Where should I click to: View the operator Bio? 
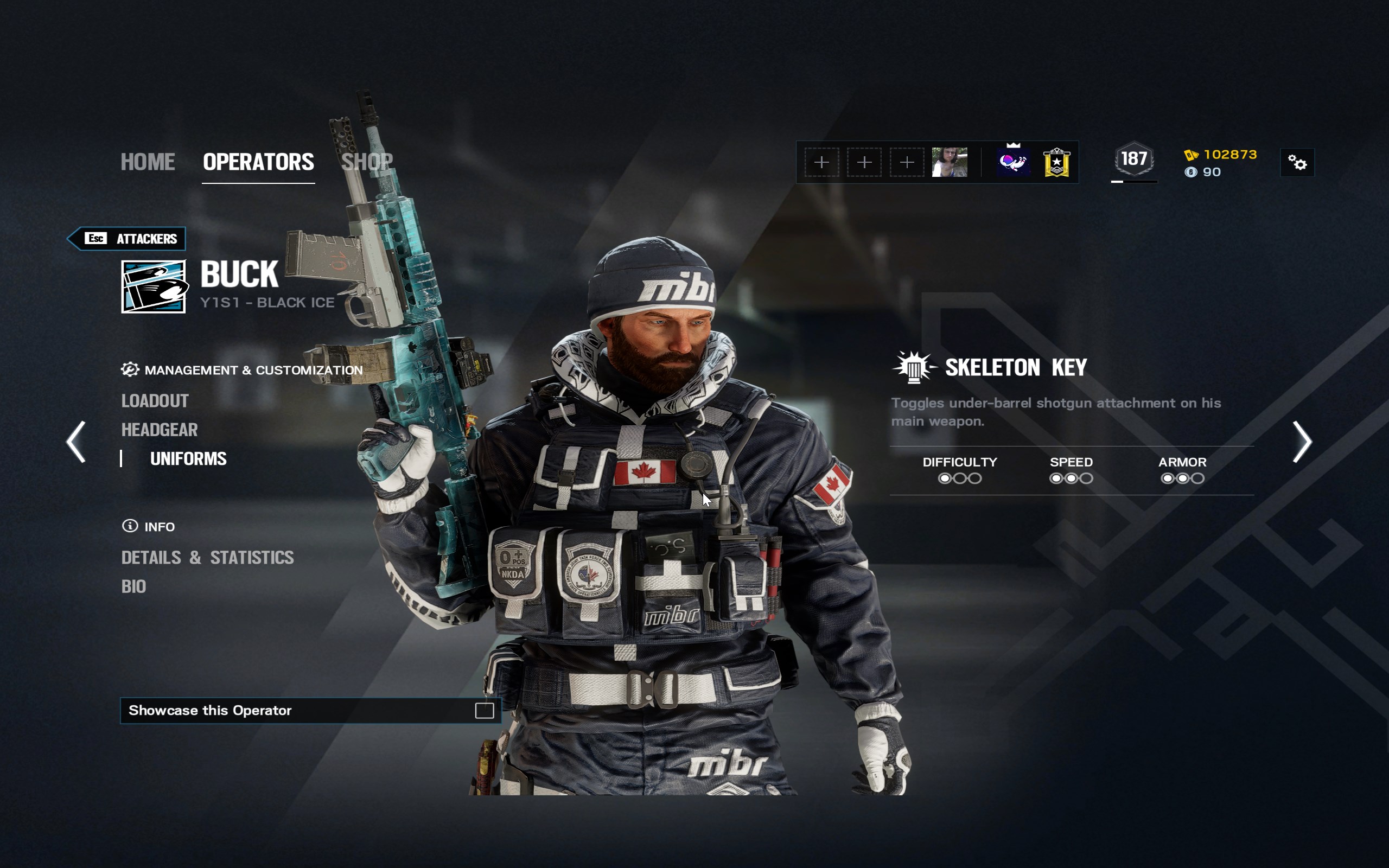pos(133,586)
